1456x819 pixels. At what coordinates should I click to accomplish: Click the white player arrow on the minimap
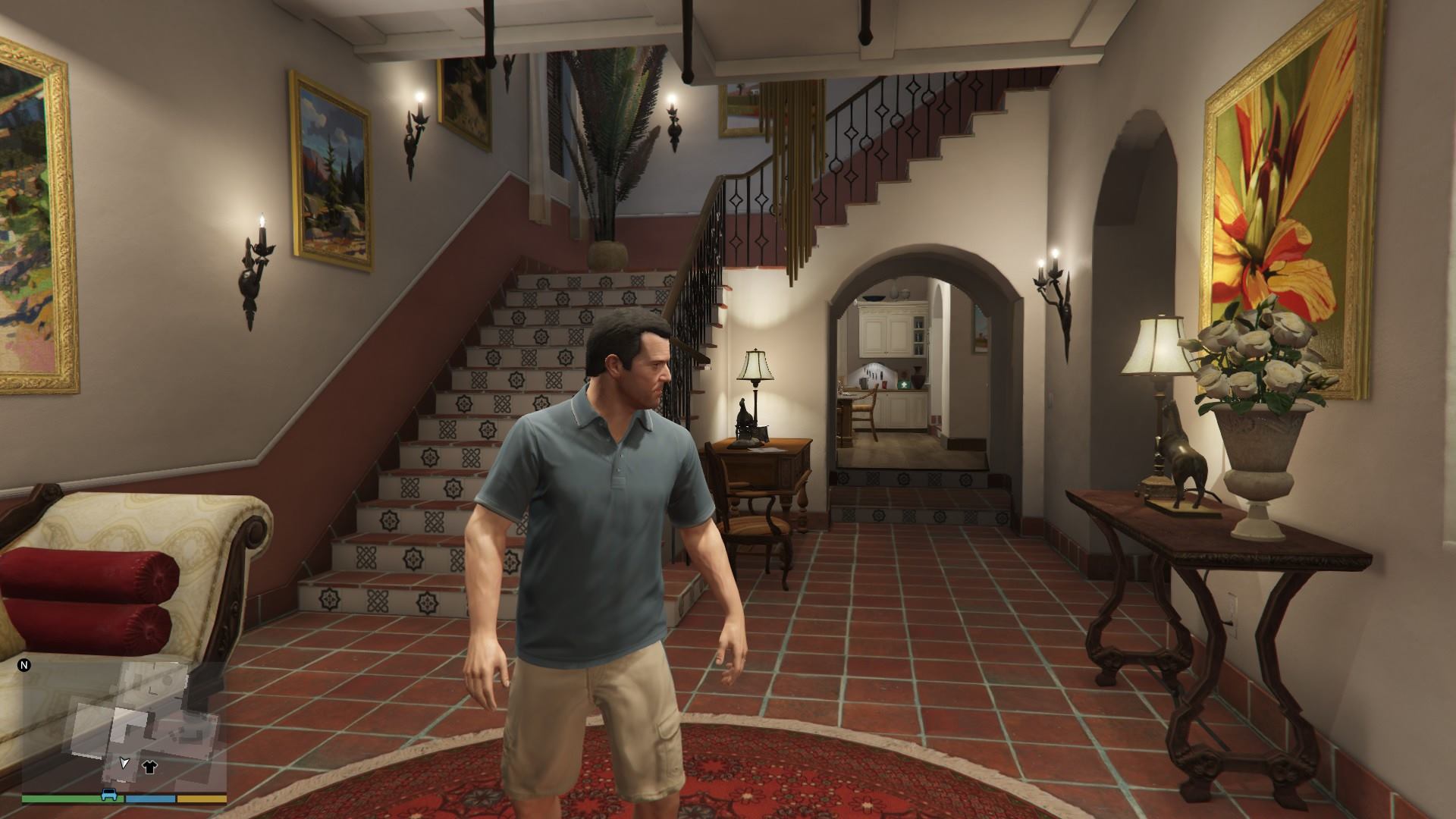[x=124, y=763]
